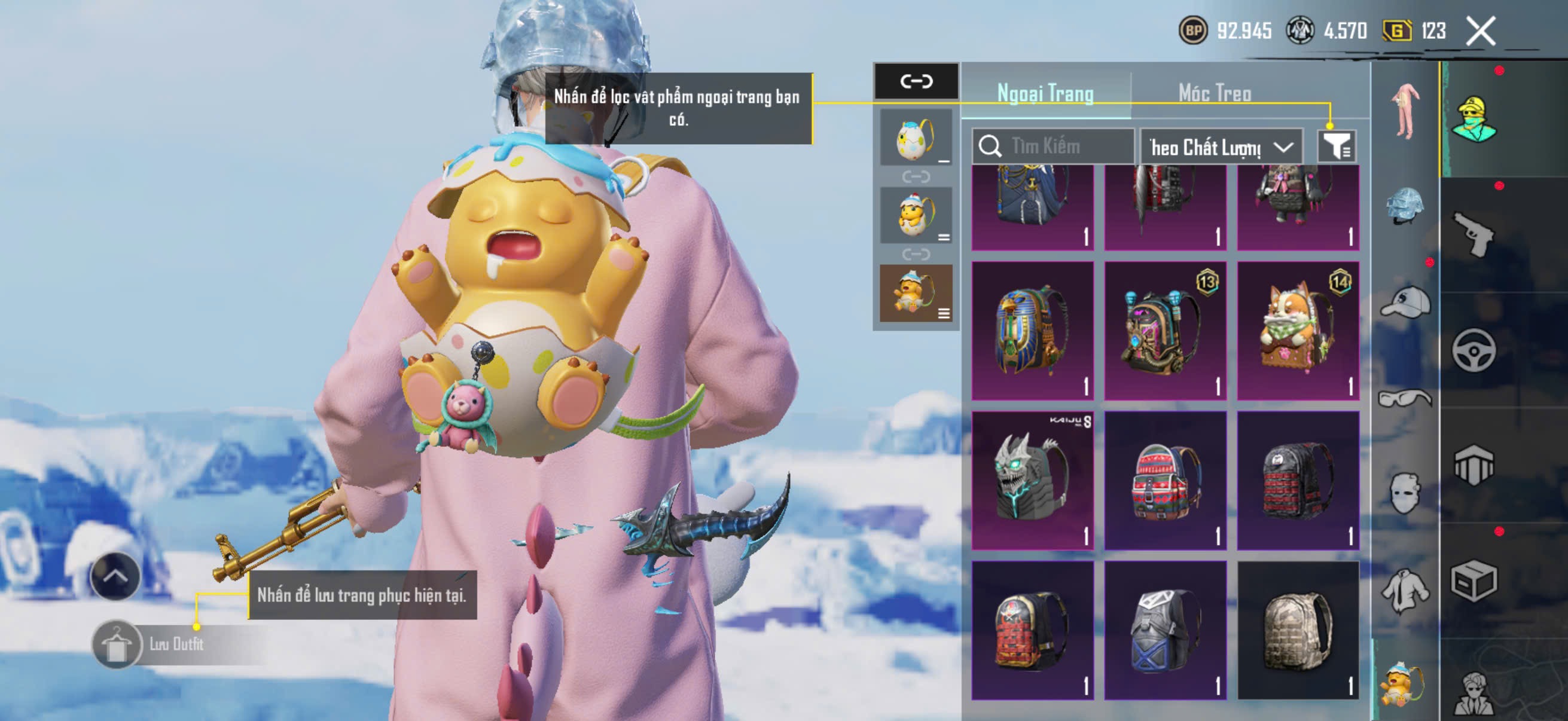Close the inventory with the X button
The width and height of the screenshot is (1568, 721).
click(x=1479, y=31)
